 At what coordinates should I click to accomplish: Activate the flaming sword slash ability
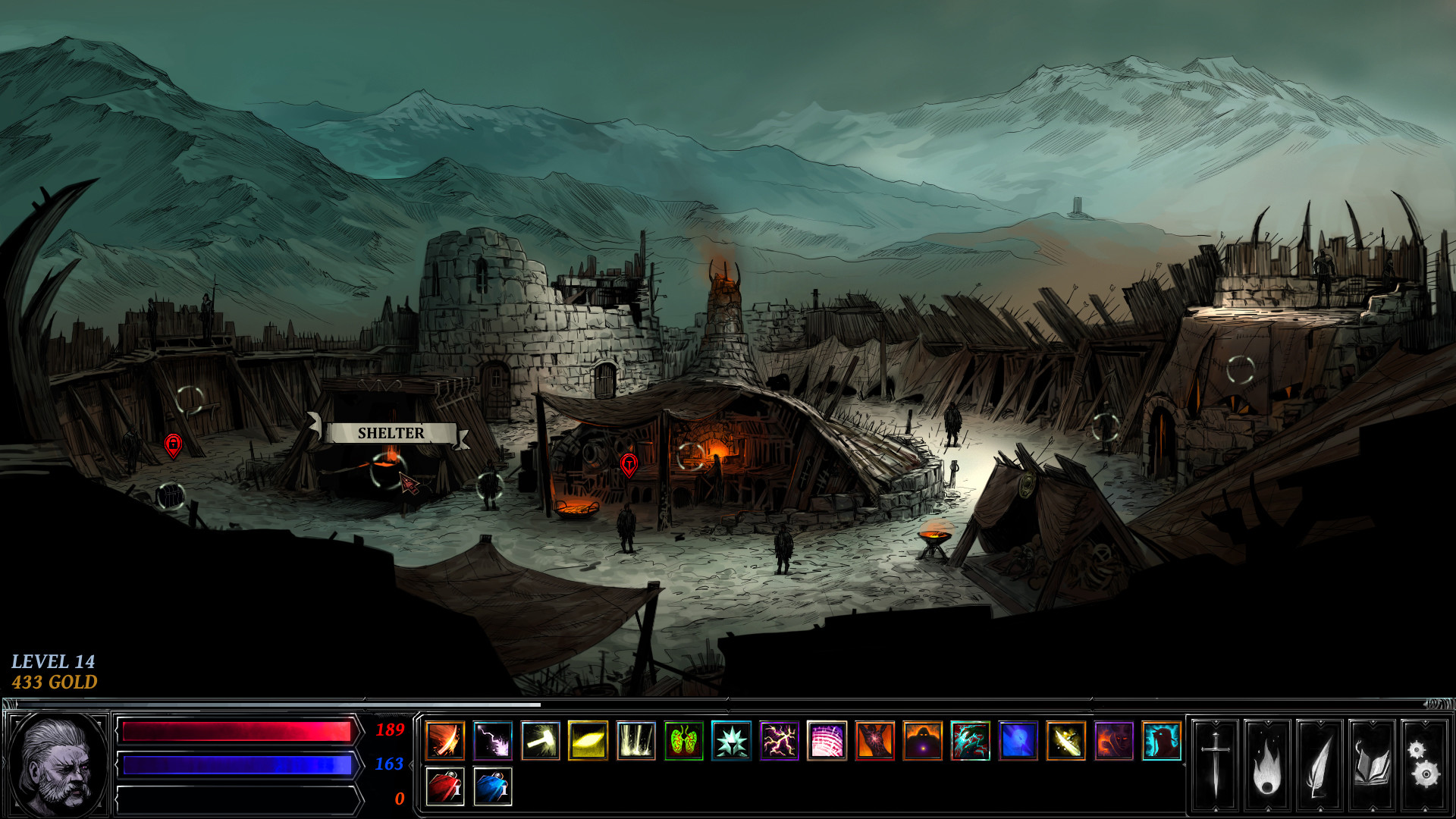[444, 740]
